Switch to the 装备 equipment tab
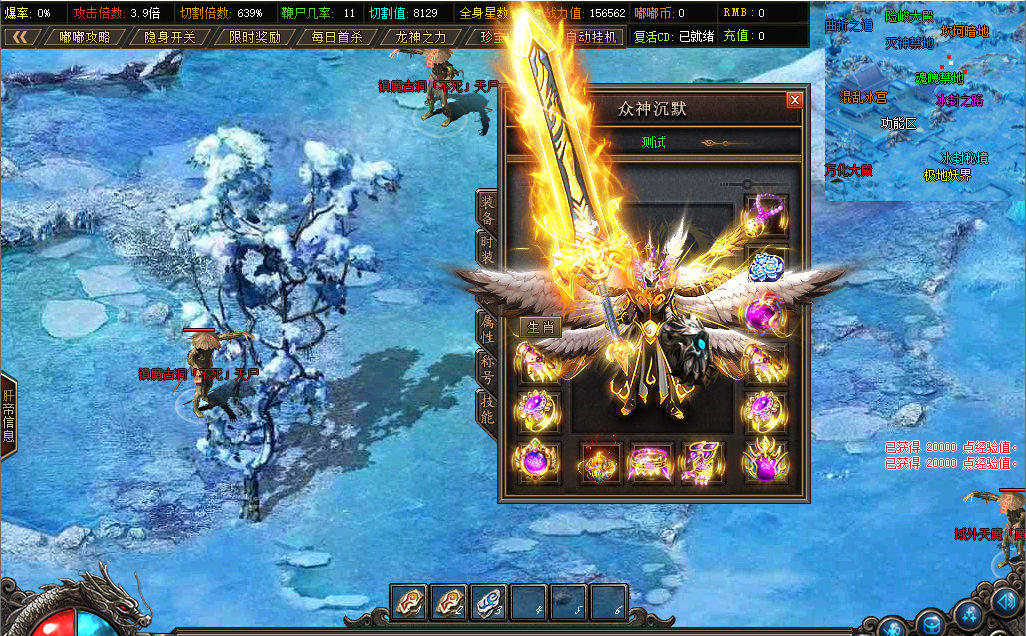 tap(487, 208)
